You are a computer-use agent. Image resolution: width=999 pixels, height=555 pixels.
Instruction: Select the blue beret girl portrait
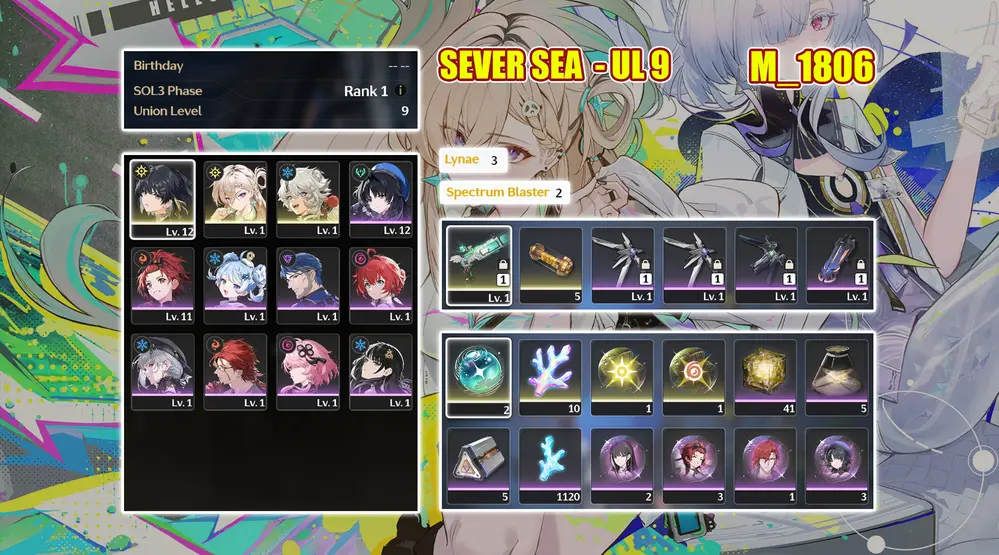pyautogui.click(x=381, y=198)
